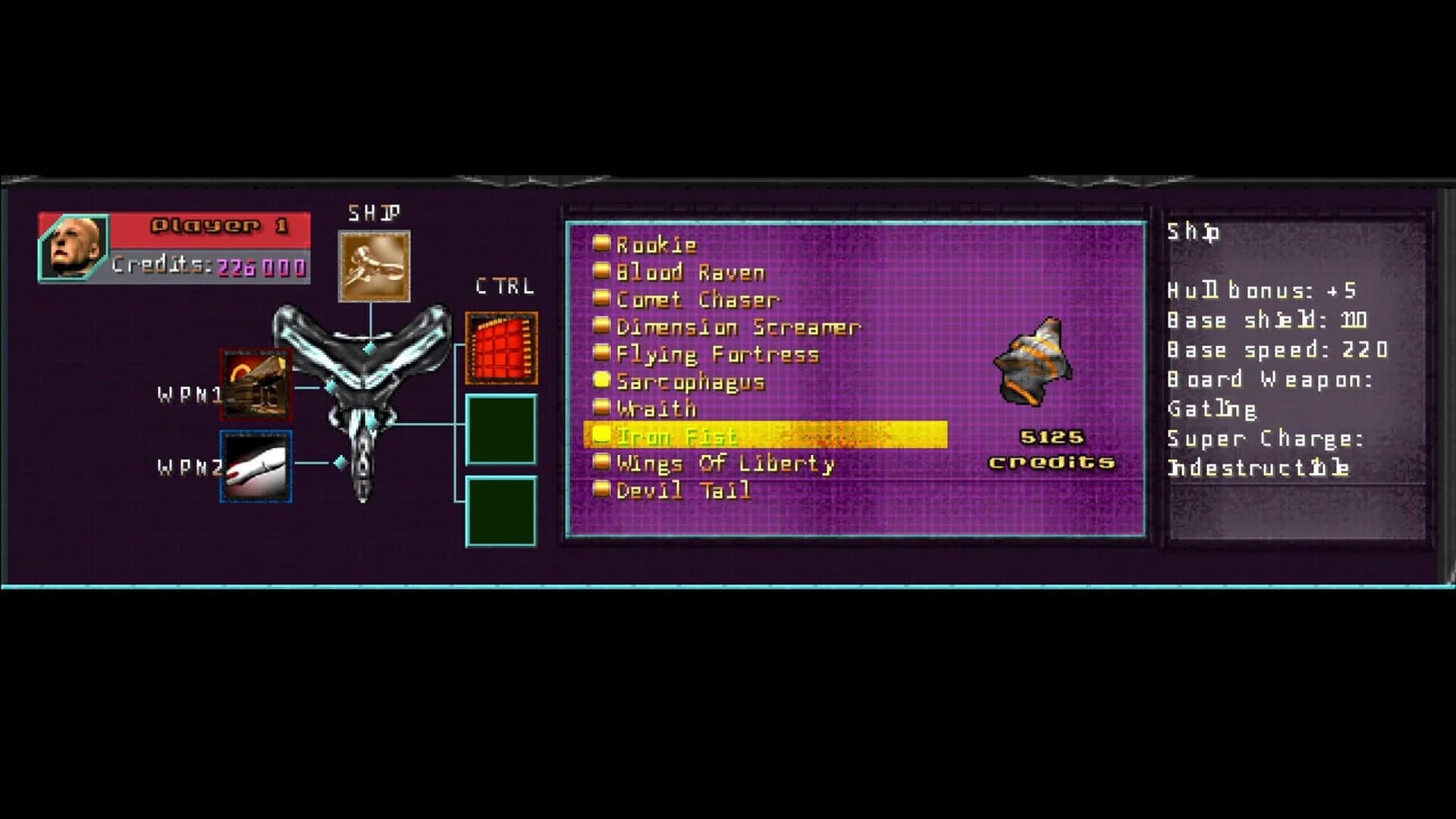Image resolution: width=1456 pixels, height=819 pixels.
Task: Toggle the marker beside Wraith
Action: point(601,408)
